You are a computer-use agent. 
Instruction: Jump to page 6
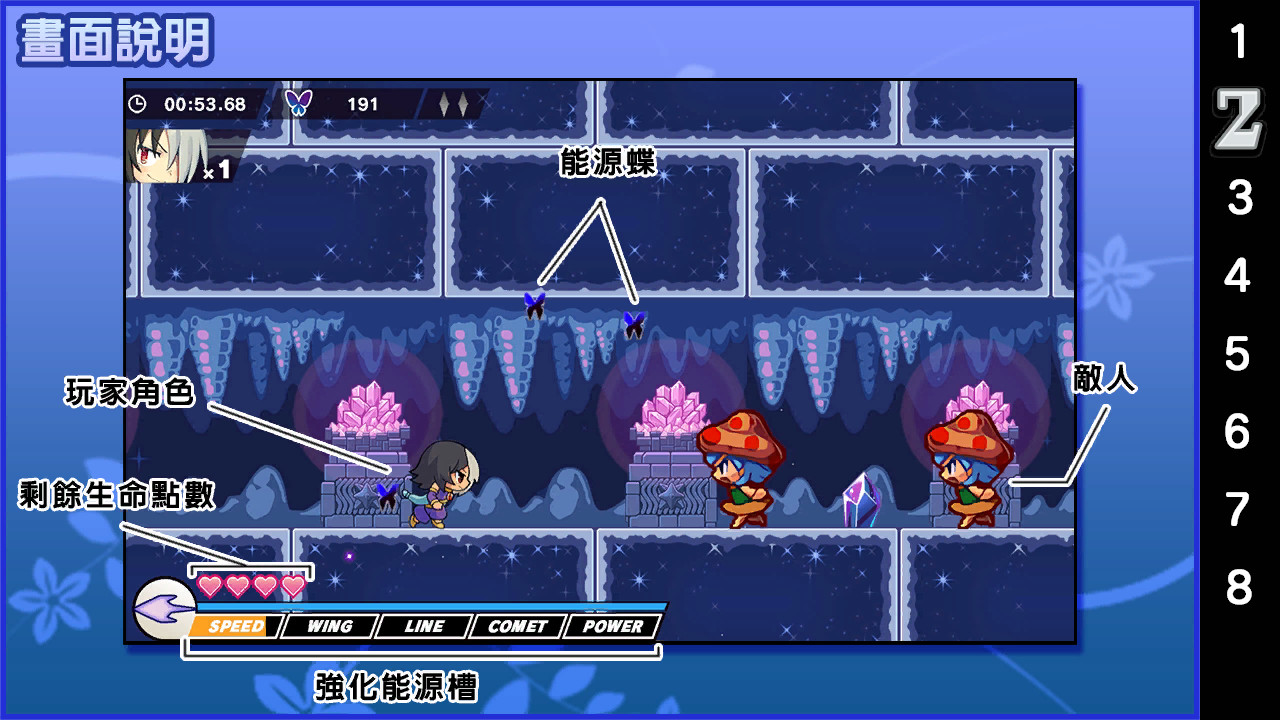(1239, 433)
